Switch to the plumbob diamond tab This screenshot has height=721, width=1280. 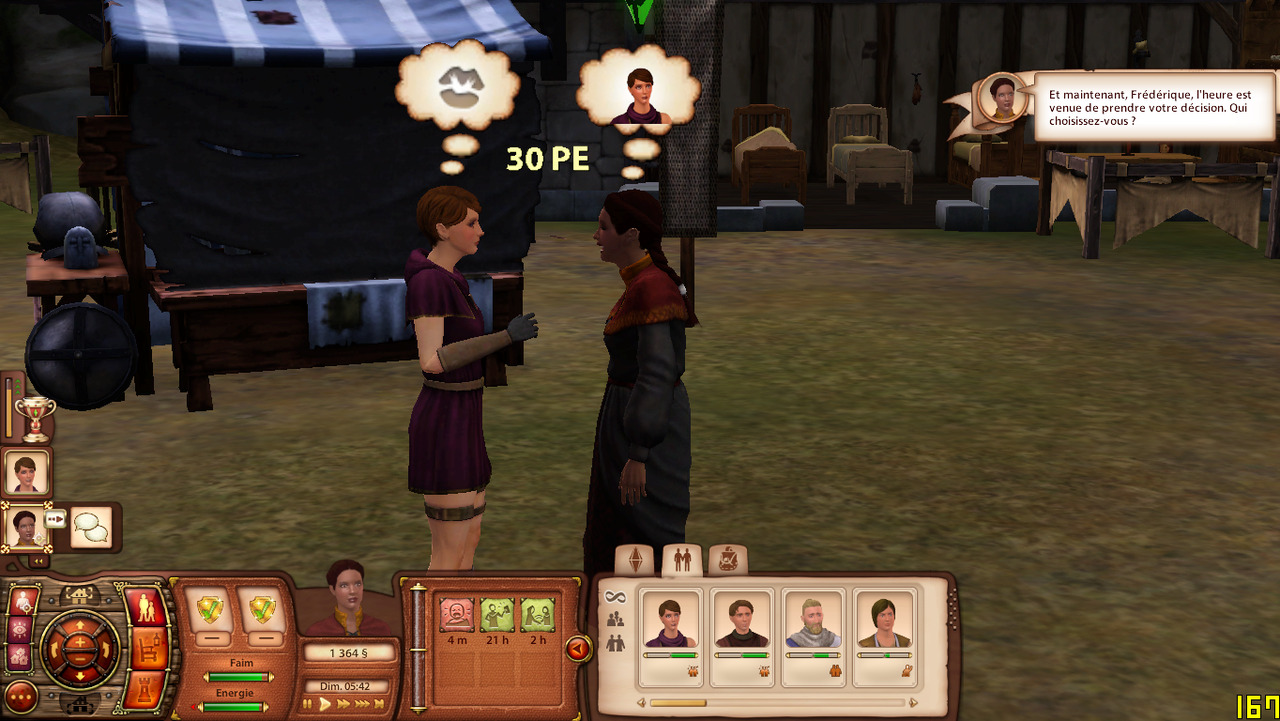coord(634,560)
